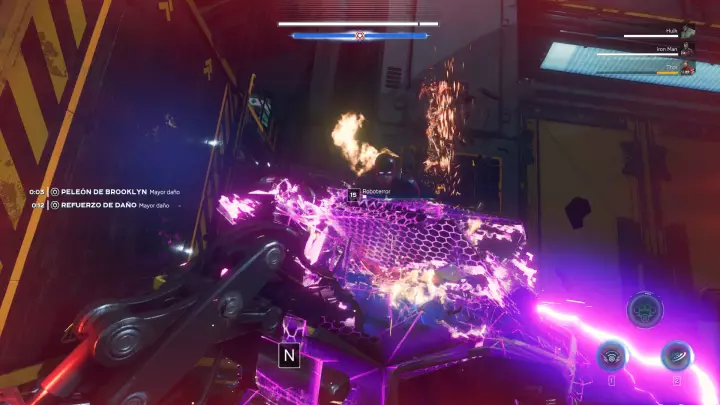Activate the ability icon labeled 1
This screenshot has height=405, width=720.
612,355
